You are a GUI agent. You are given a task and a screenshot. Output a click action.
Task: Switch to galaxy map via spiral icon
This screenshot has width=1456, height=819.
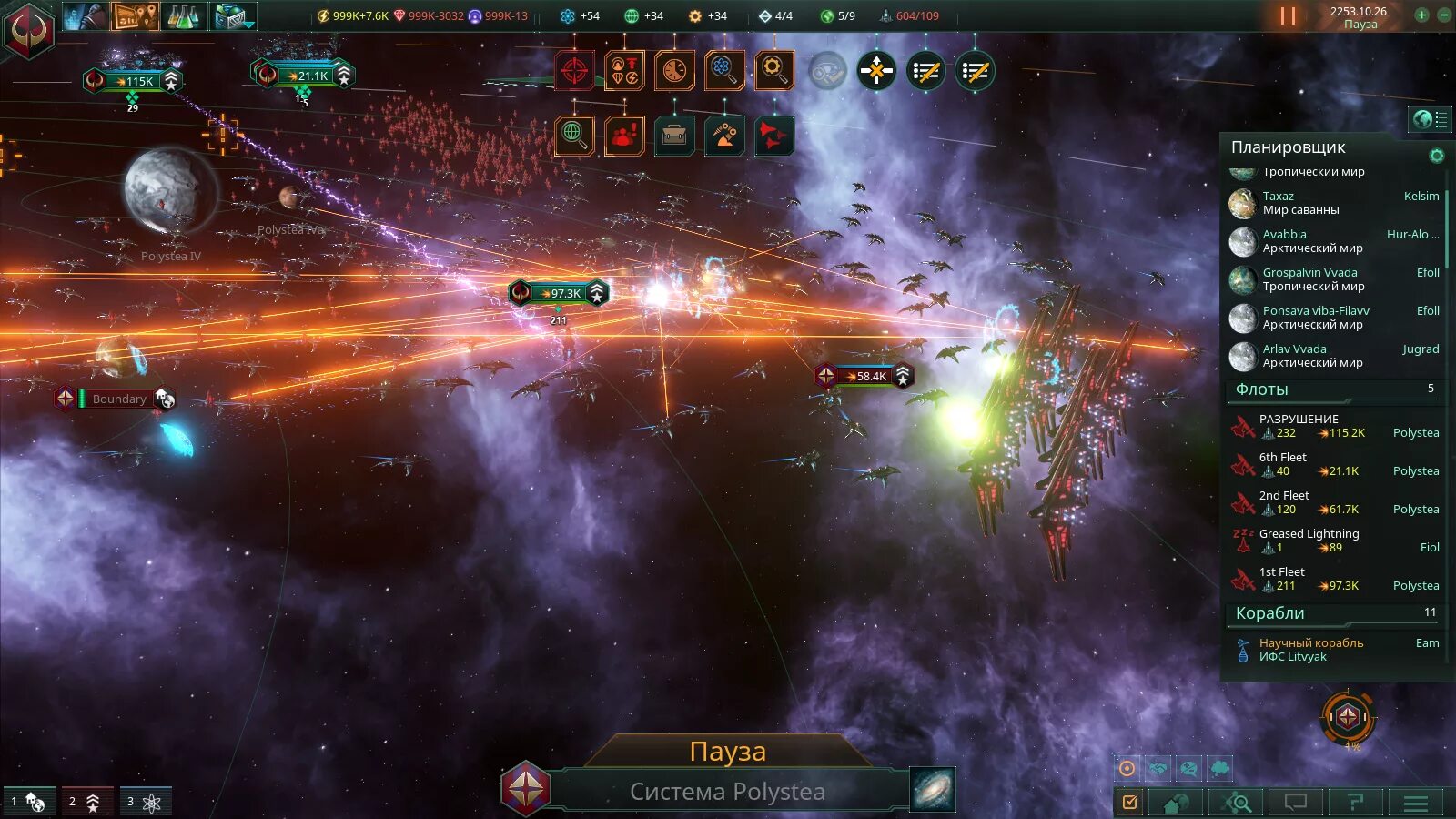click(x=933, y=789)
